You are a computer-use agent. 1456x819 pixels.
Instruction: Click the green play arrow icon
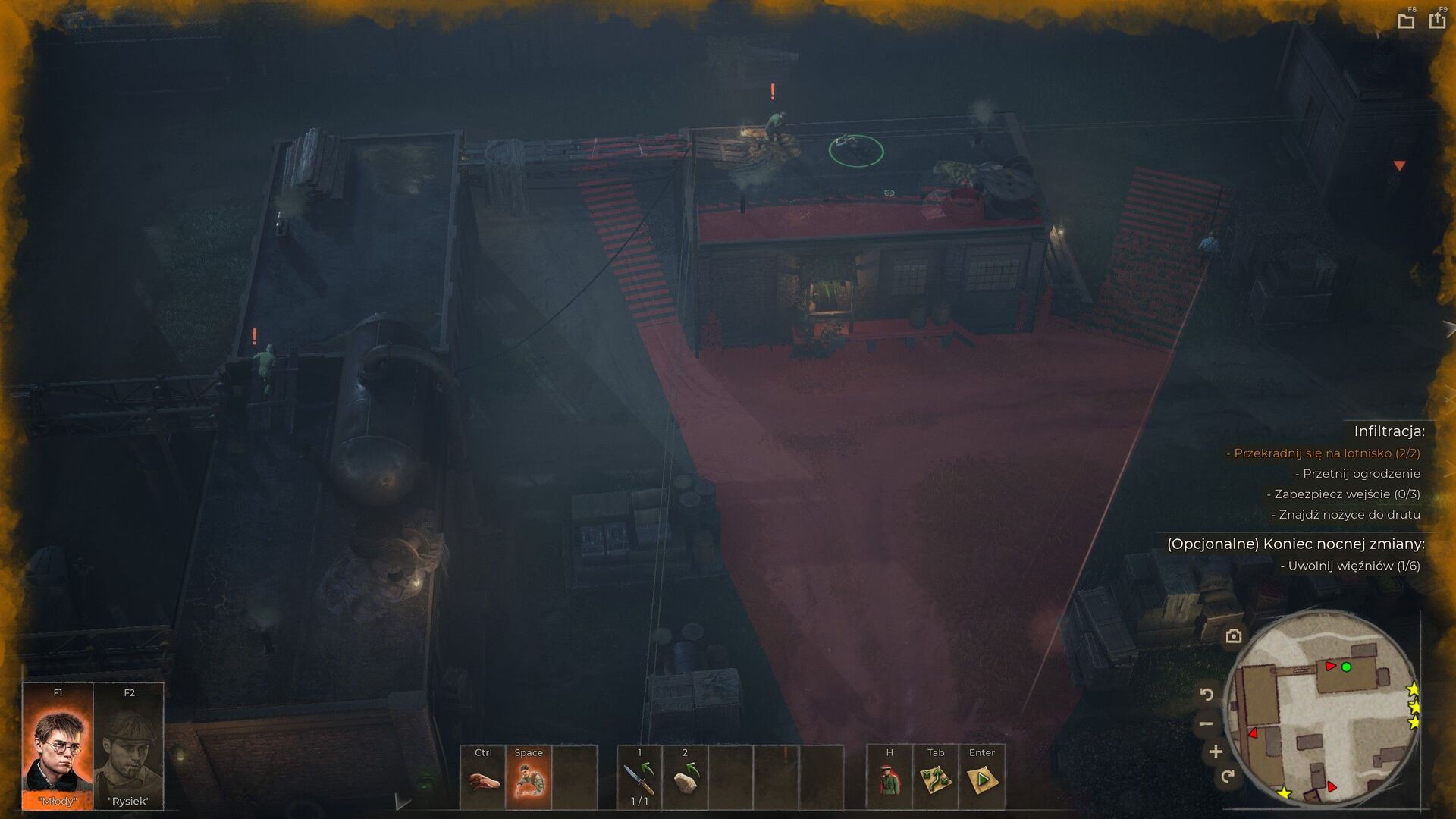click(x=981, y=779)
